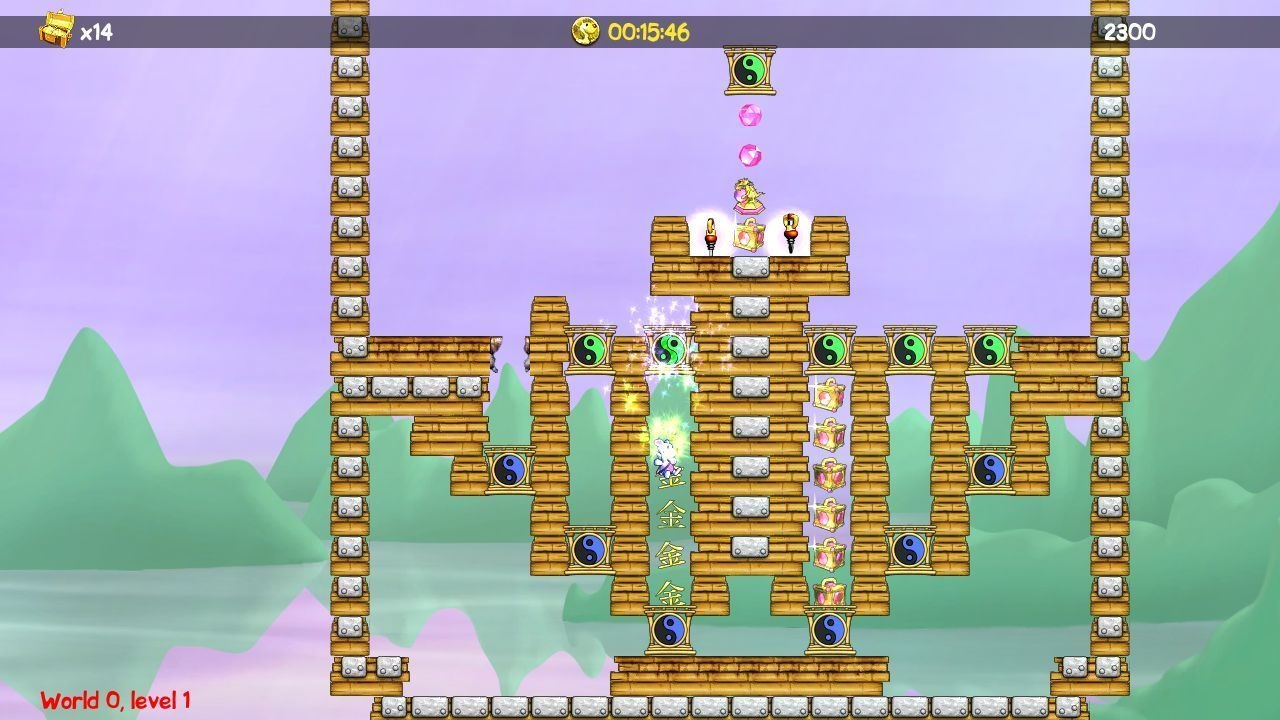Select the green yin-yang block left of the sparkles

[x=592, y=348]
